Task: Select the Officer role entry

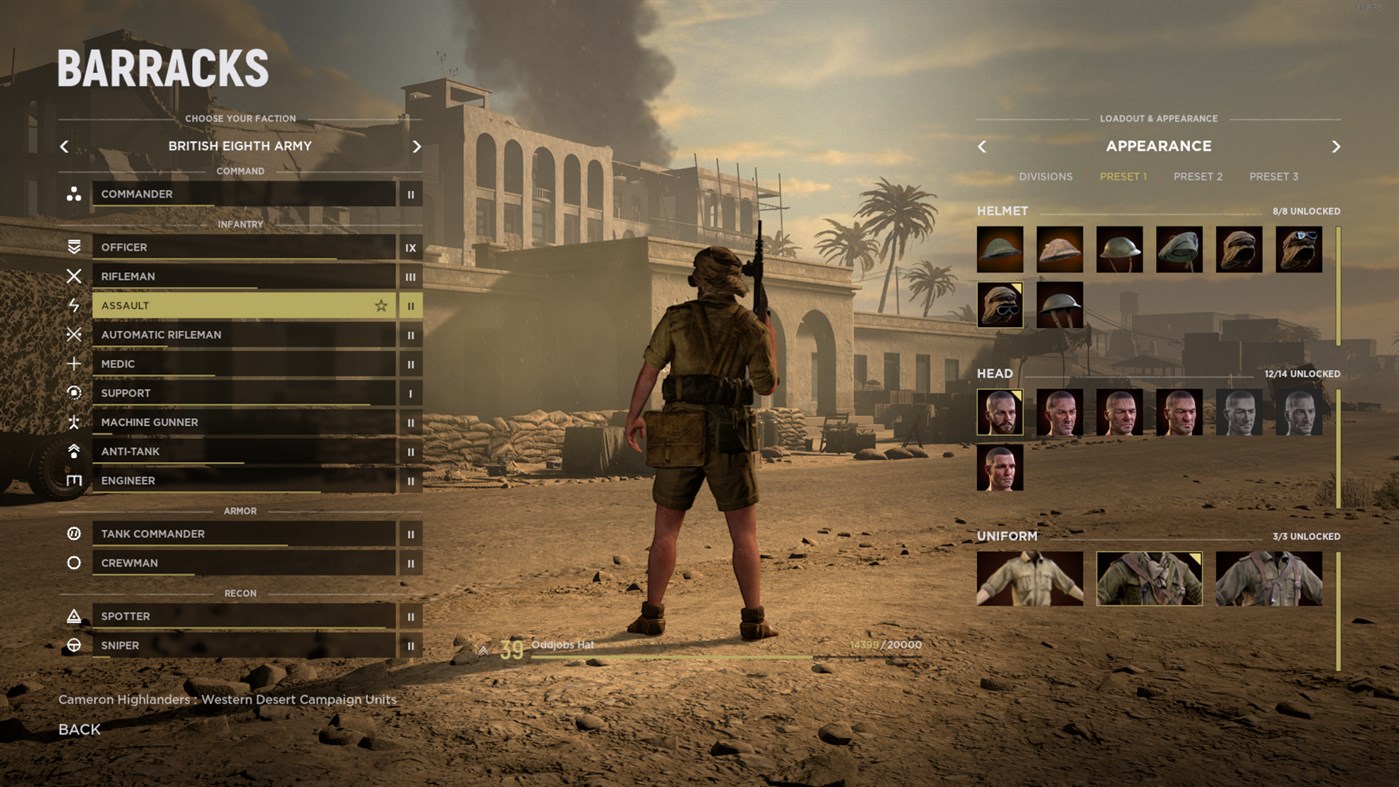Action: click(x=240, y=247)
